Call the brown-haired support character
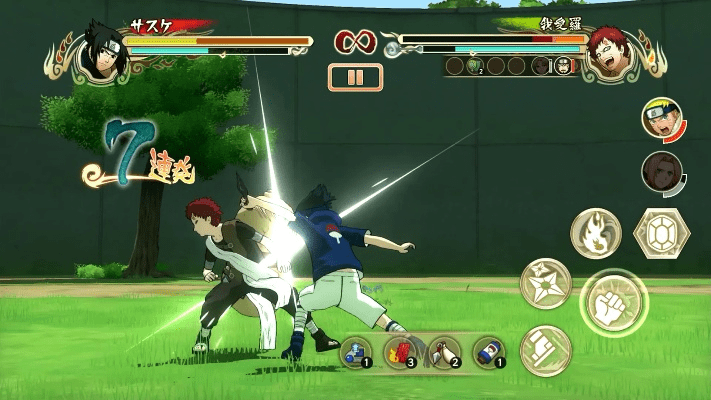The width and height of the screenshot is (711, 400). (661, 171)
